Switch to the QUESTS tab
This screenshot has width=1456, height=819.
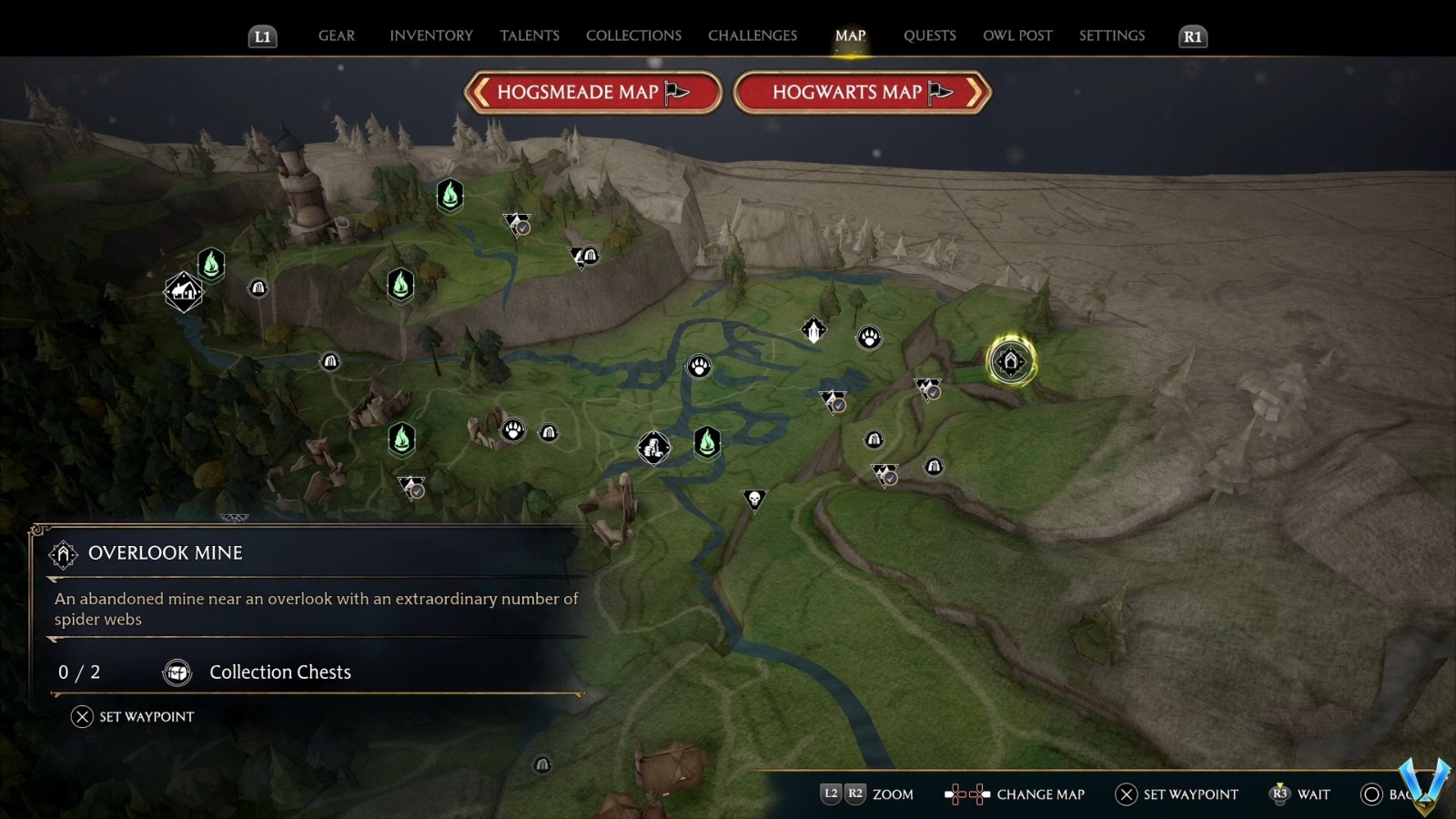(929, 35)
